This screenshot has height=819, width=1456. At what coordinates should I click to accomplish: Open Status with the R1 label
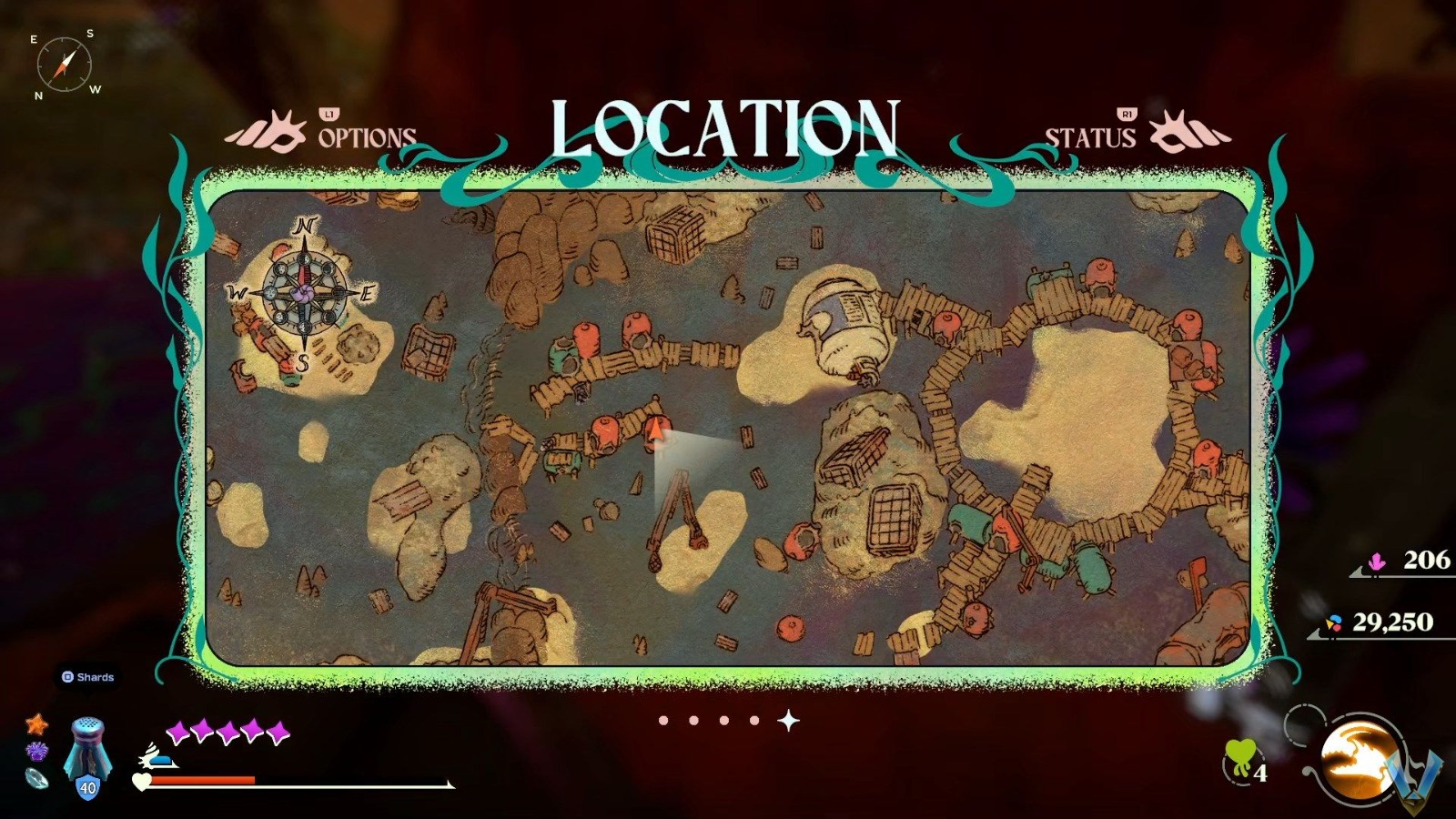1126,116
